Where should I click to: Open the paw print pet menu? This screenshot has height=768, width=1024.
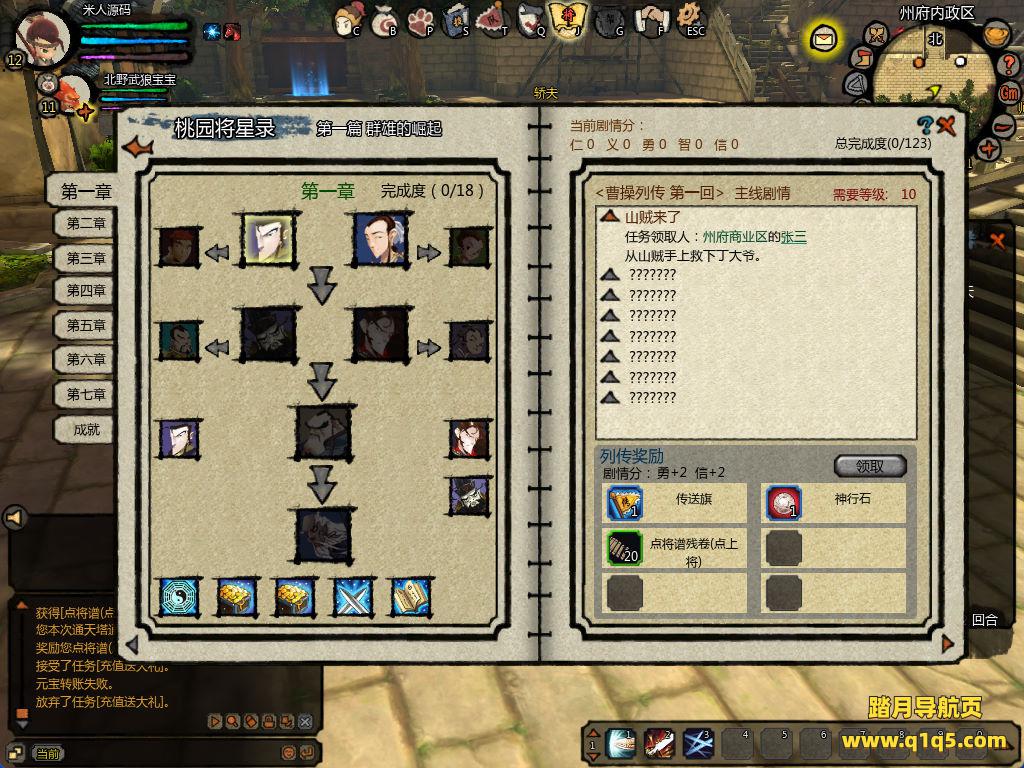tap(422, 20)
